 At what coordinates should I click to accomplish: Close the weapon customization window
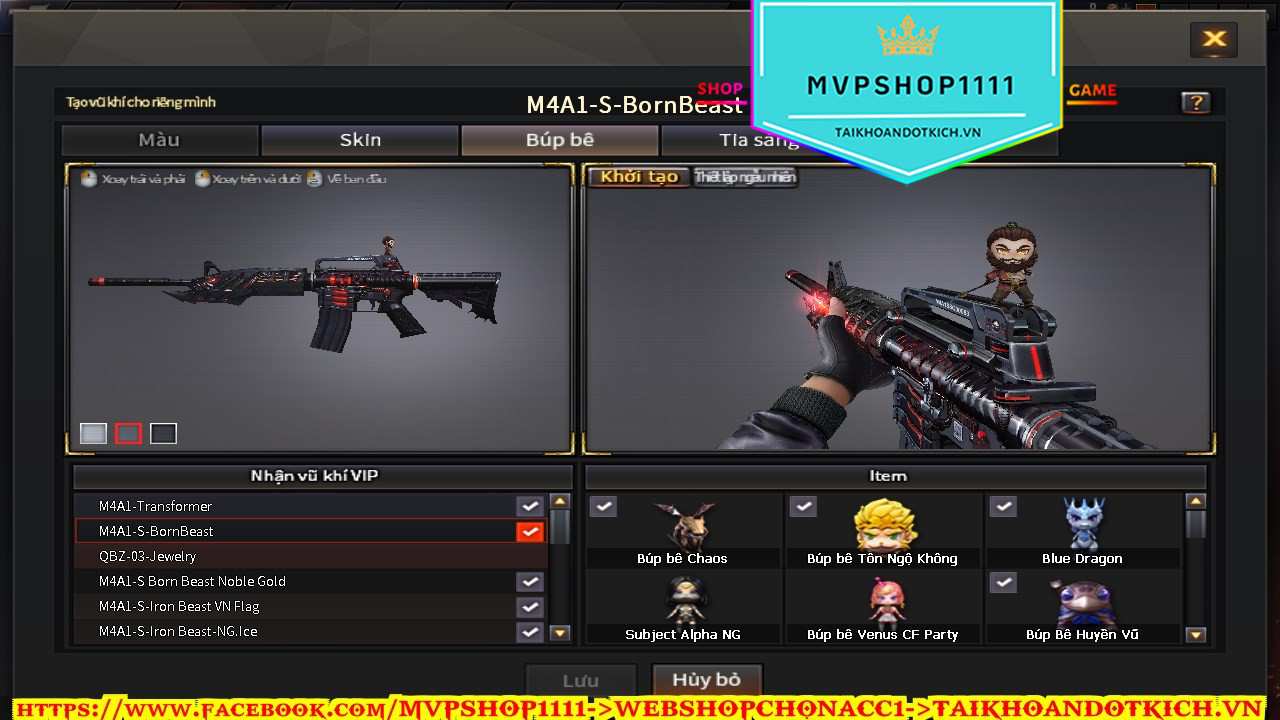[x=1214, y=40]
